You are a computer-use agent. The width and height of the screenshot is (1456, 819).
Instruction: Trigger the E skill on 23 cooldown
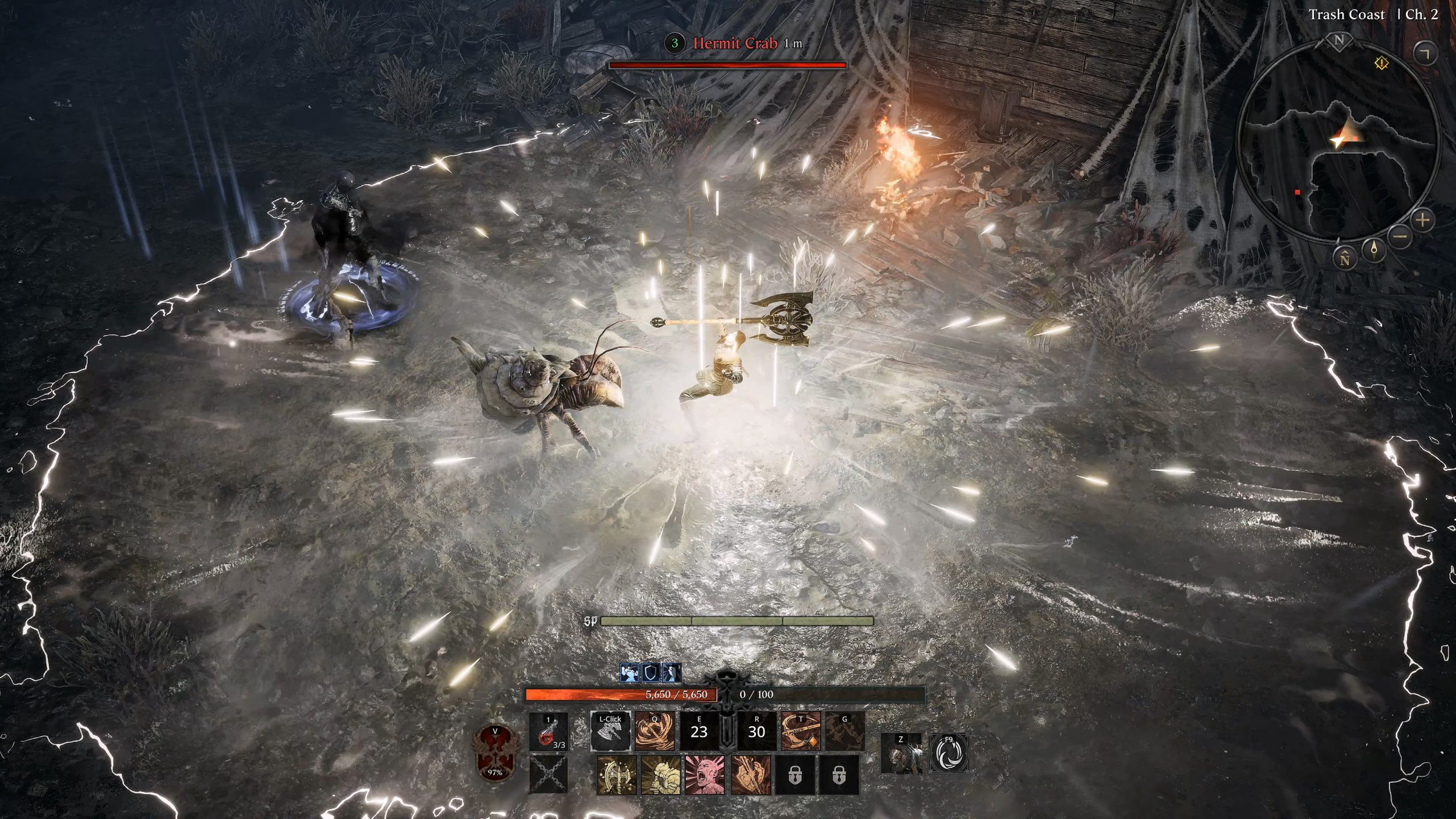pyautogui.click(x=699, y=730)
